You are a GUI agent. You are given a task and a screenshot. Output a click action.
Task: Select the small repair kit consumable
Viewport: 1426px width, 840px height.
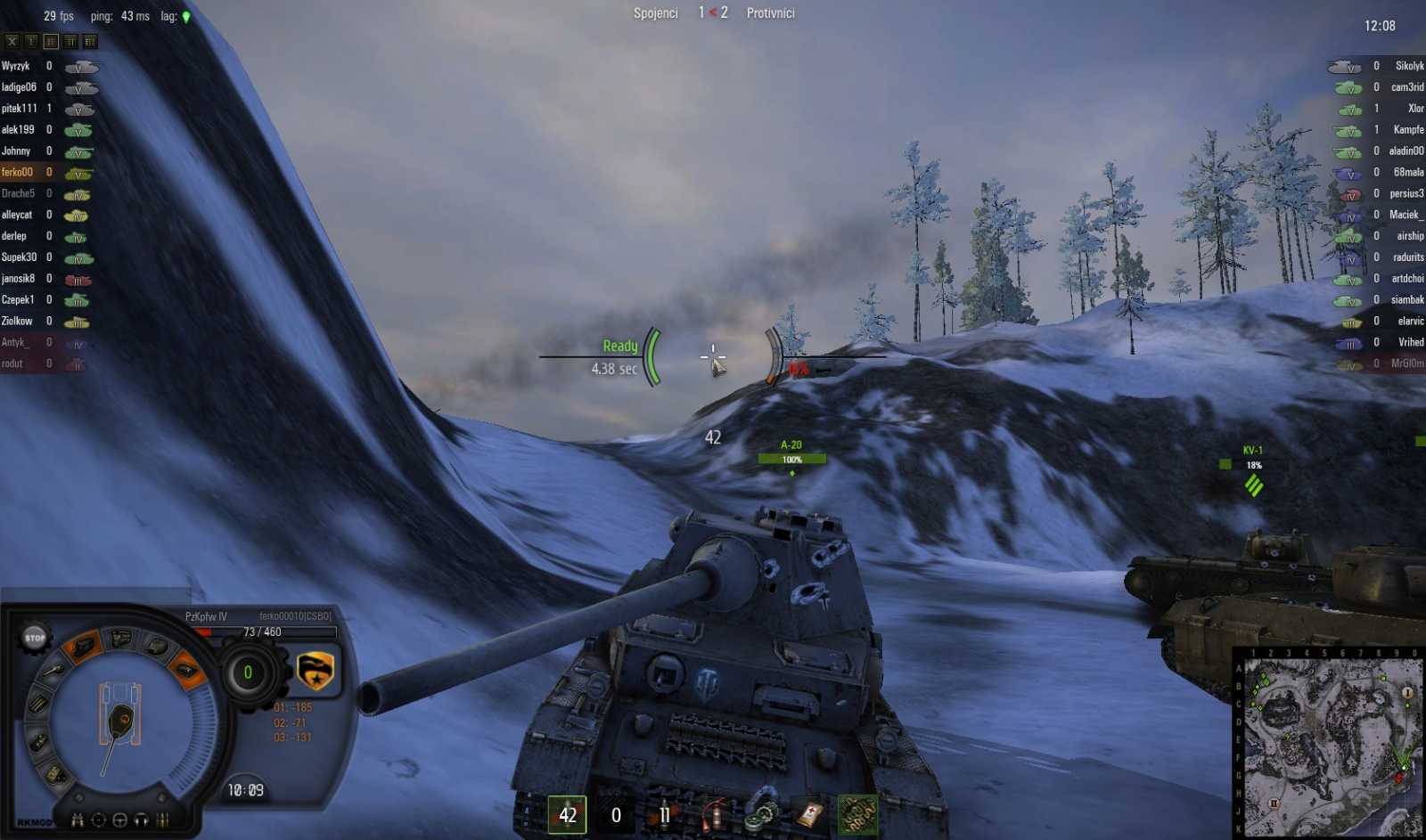[x=762, y=815]
